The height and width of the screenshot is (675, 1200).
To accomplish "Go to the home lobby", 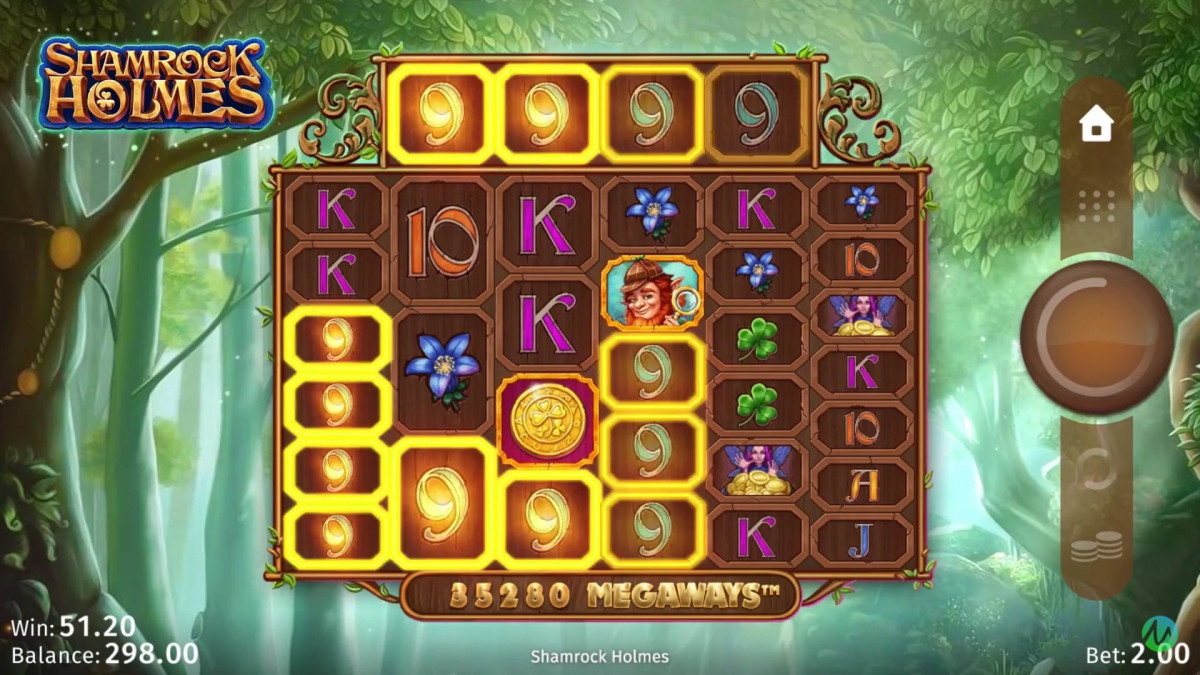I will pos(1096,125).
